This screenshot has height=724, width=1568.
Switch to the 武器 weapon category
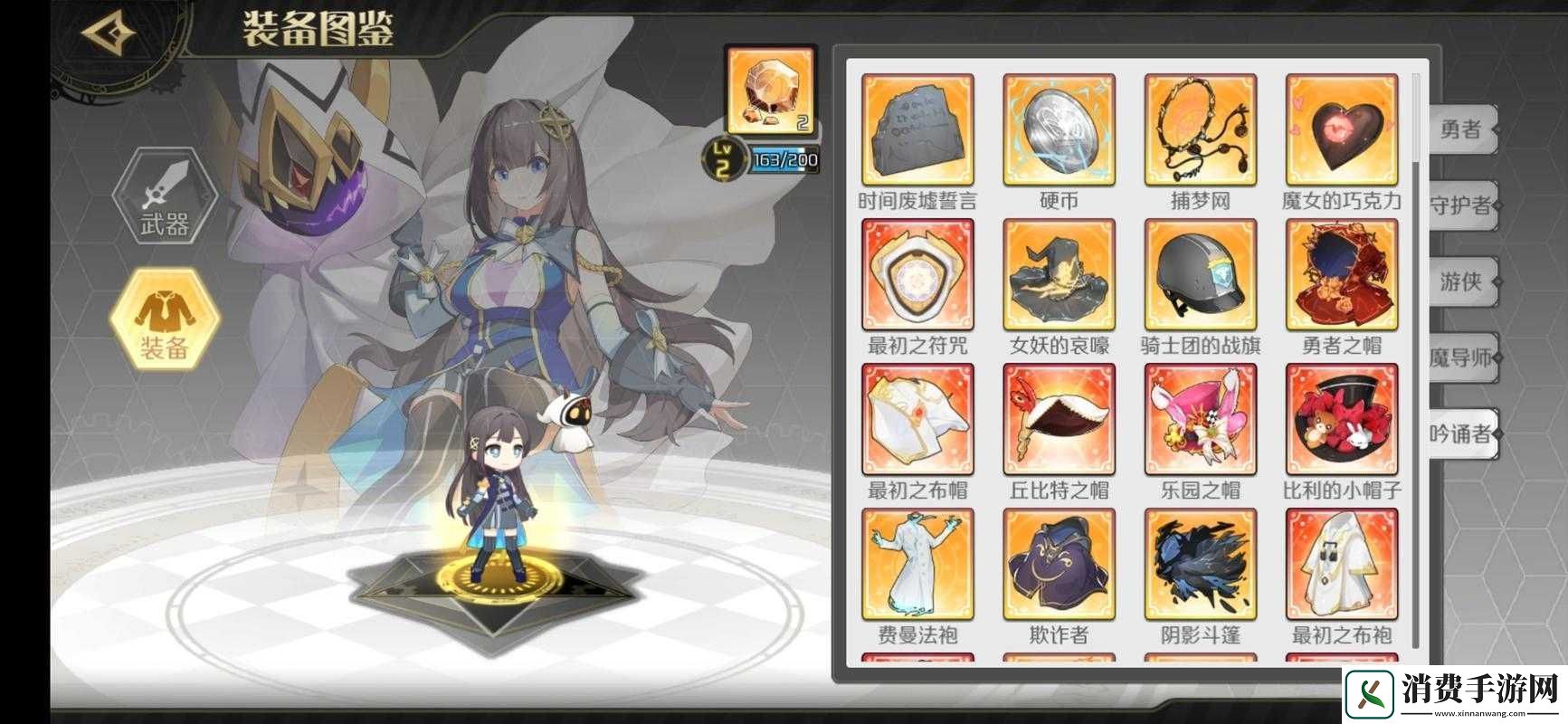(x=165, y=197)
